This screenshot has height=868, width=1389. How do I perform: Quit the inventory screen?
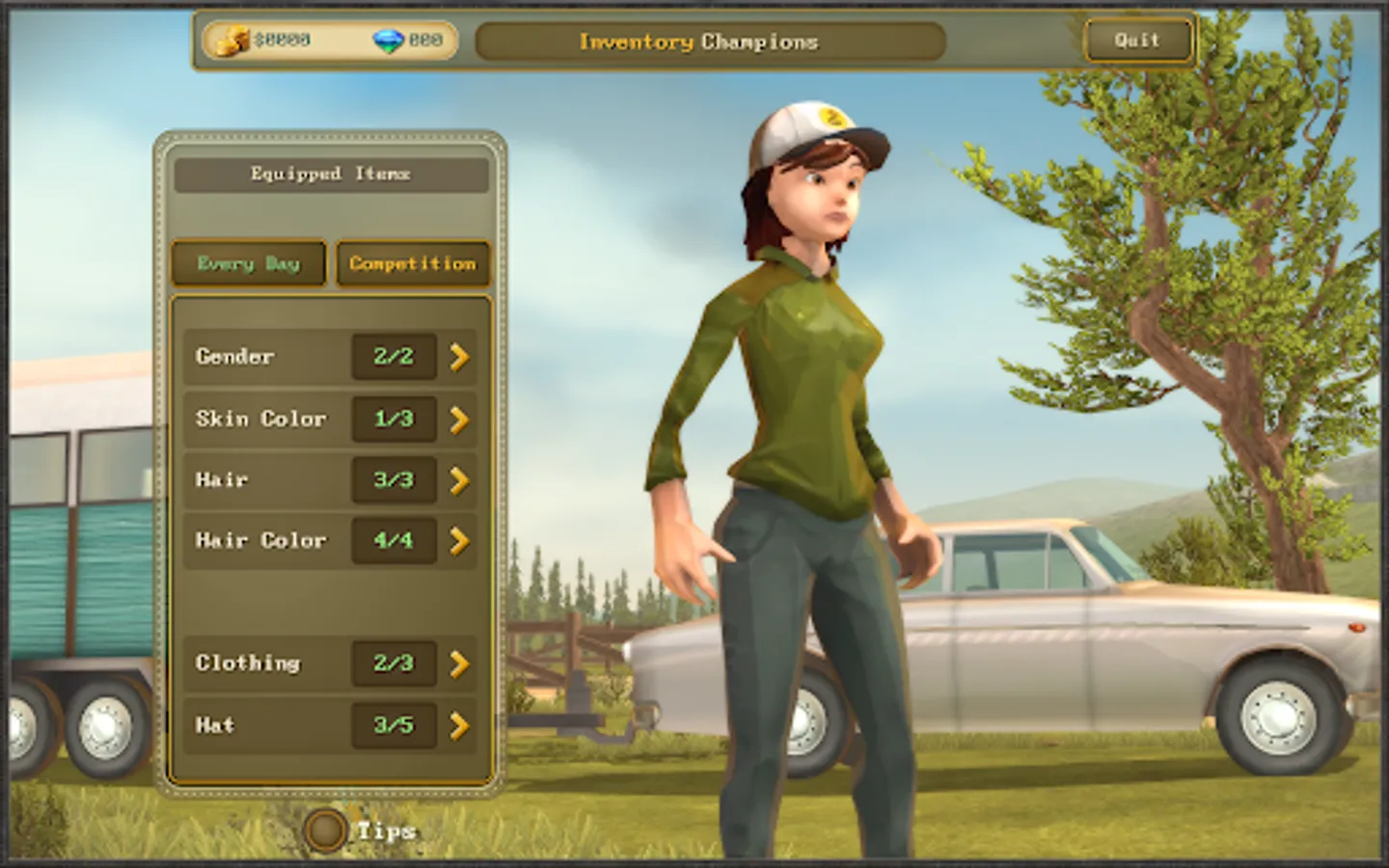(x=1137, y=41)
